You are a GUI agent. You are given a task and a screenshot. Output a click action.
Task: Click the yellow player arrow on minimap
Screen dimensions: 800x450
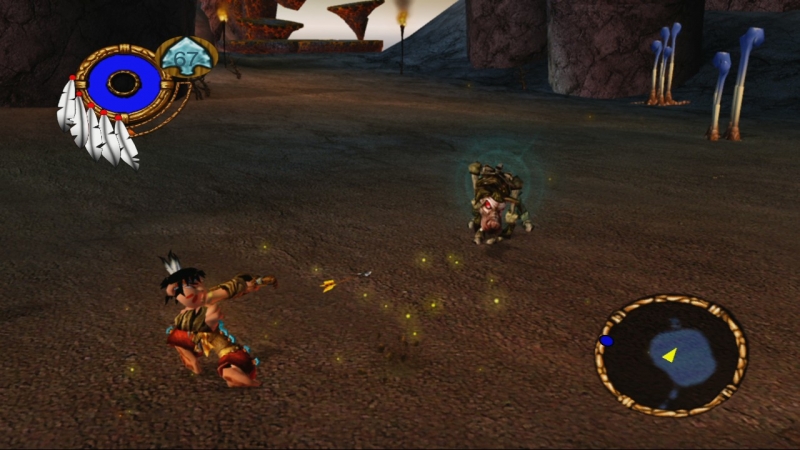(668, 355)
